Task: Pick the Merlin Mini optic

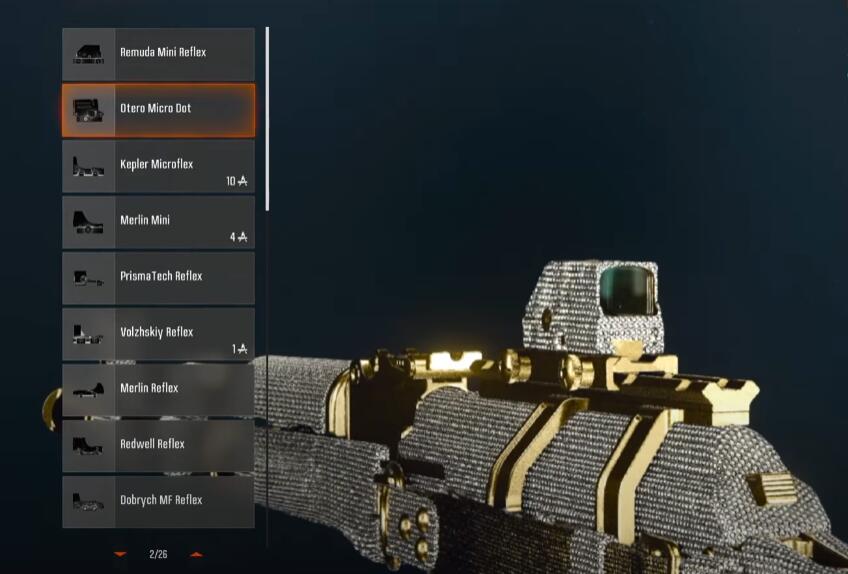Action: pyautogui.click(x=158, y=222)
